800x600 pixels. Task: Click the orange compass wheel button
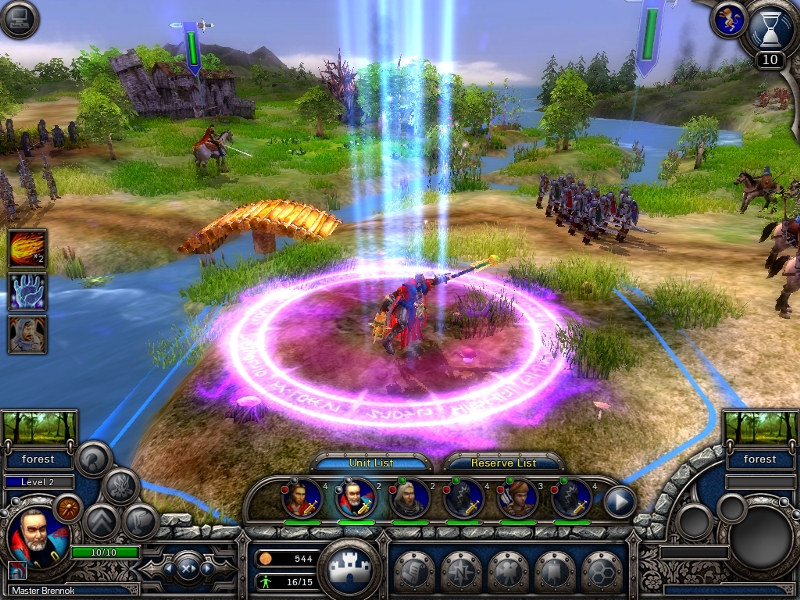point(68,509)
